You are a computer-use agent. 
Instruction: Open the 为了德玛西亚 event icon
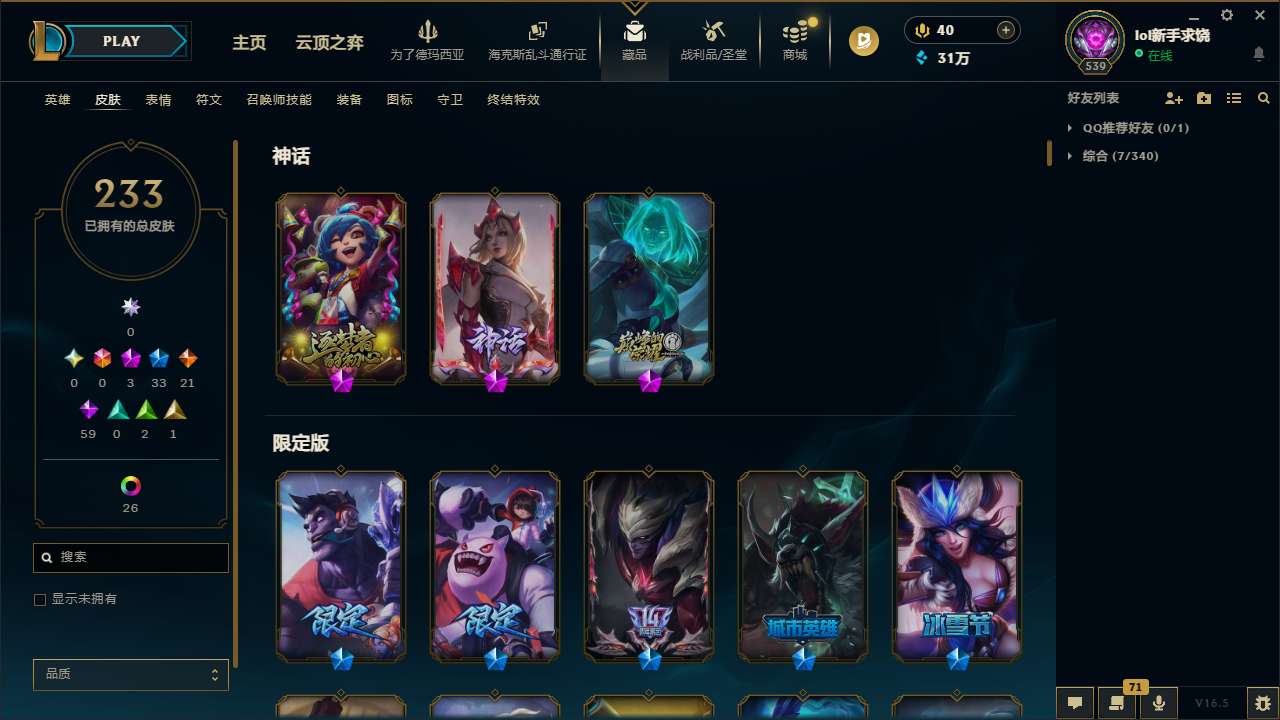click(x=428, y=40)
